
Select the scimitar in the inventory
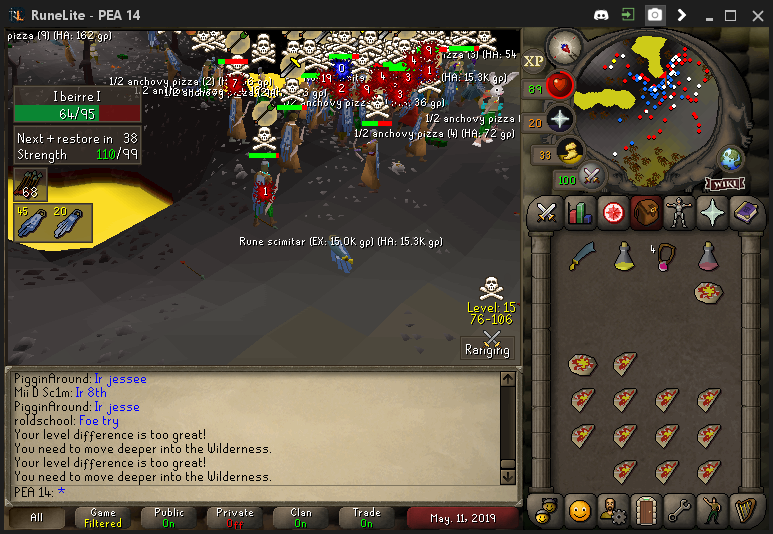click(582, 257)
